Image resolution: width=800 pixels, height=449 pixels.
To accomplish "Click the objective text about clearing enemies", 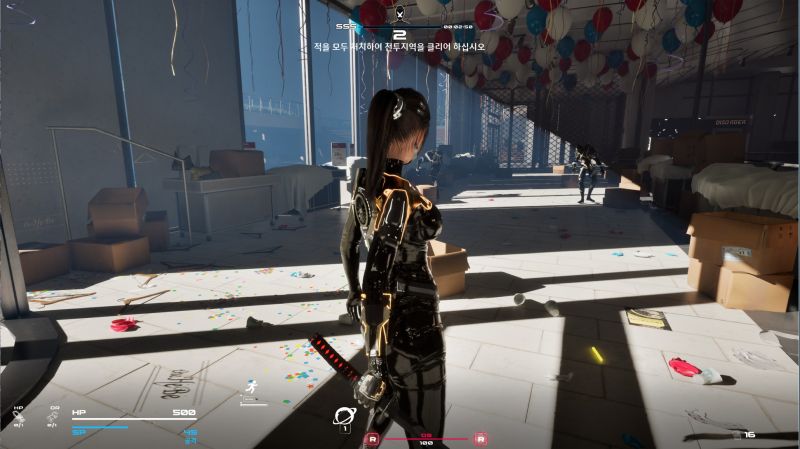I will pyautogui.click(x=400, y=46).
